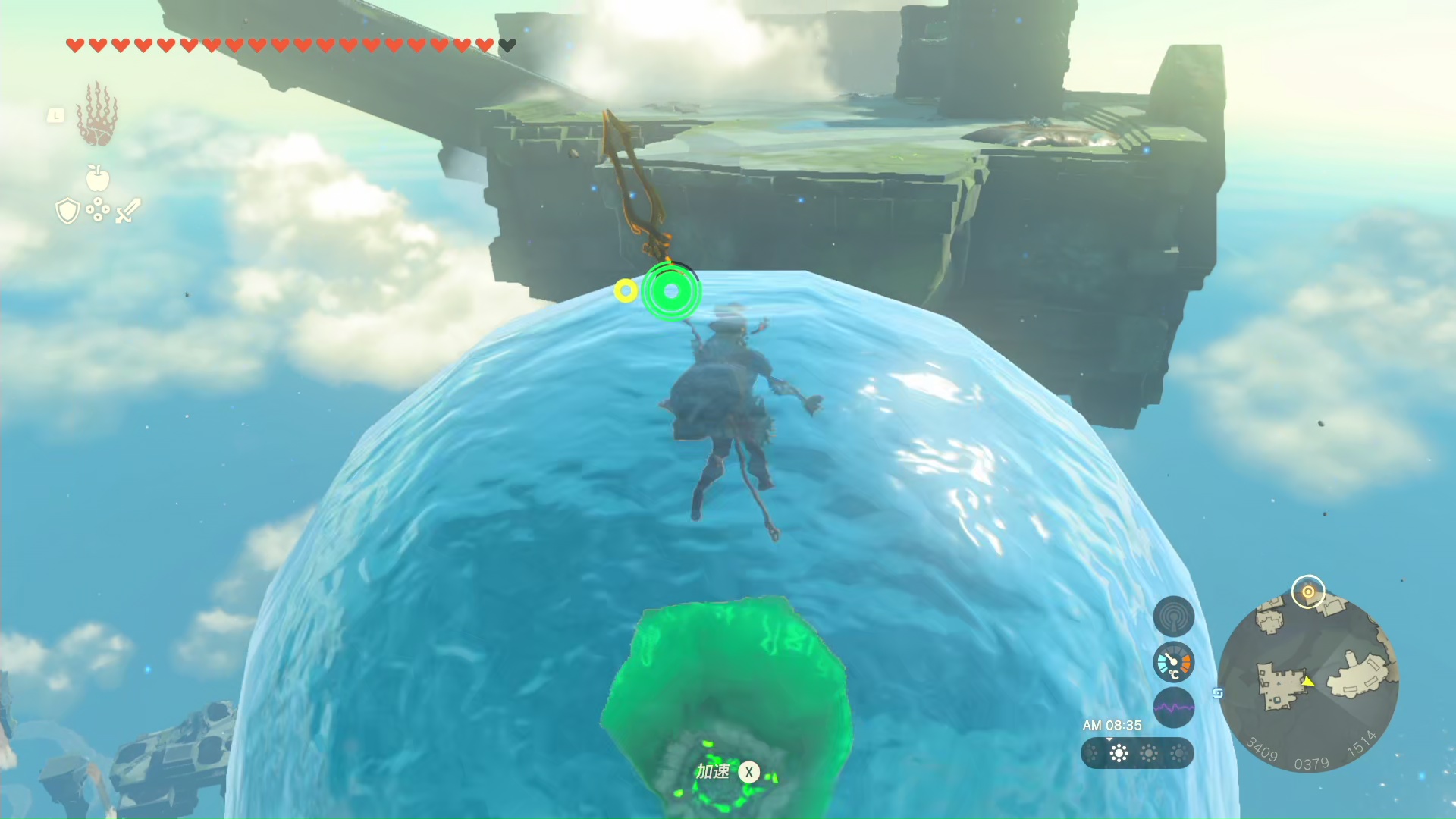This screenshot has width=1456, height=819.
Task: Click the yellow player arrow on minimap
Action: [1308, 682]
